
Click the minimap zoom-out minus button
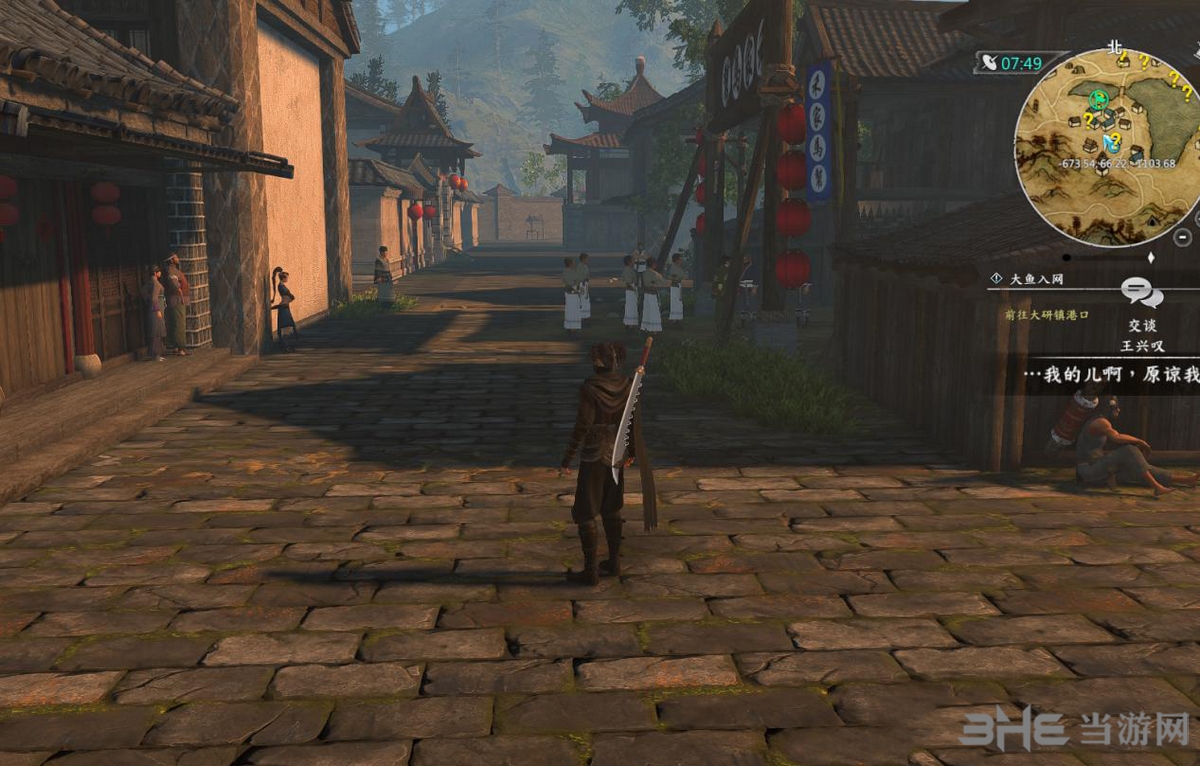coord(1182,237)
